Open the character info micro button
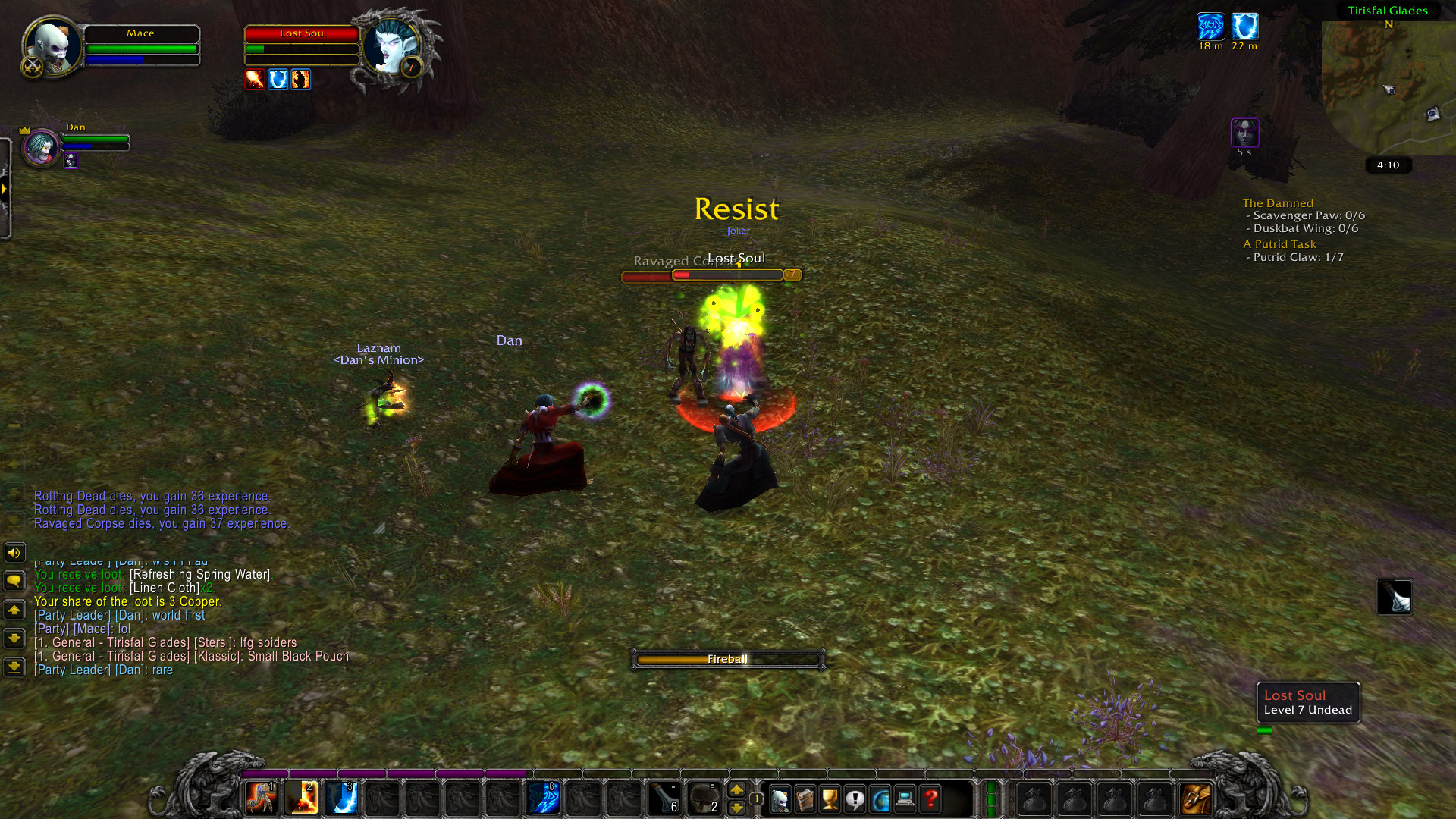Image resolution: width=1456 pixels, height=819 pixels. 780,799
